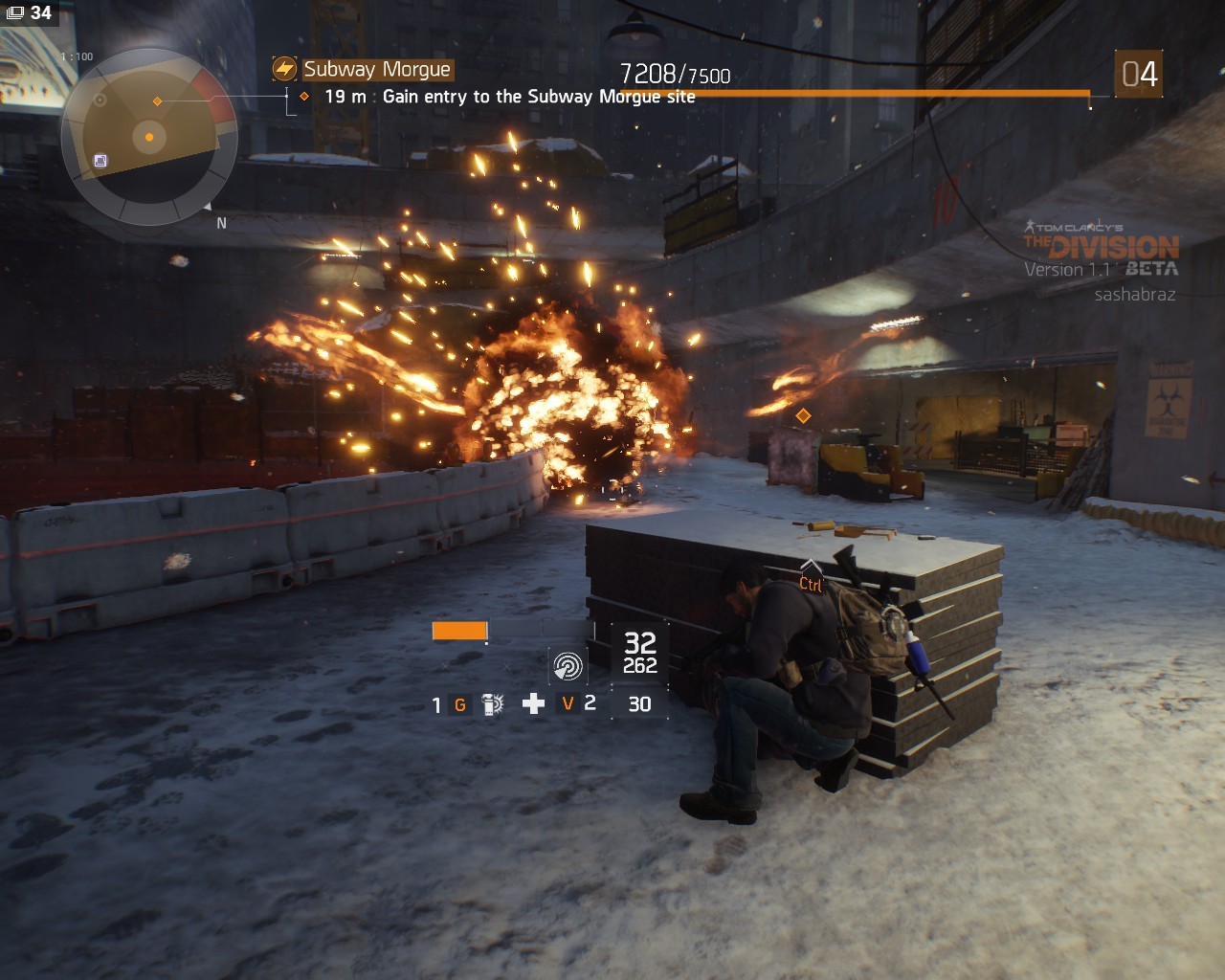Click the level 04 badge
1225x980 pixels.
[1139, 74]
